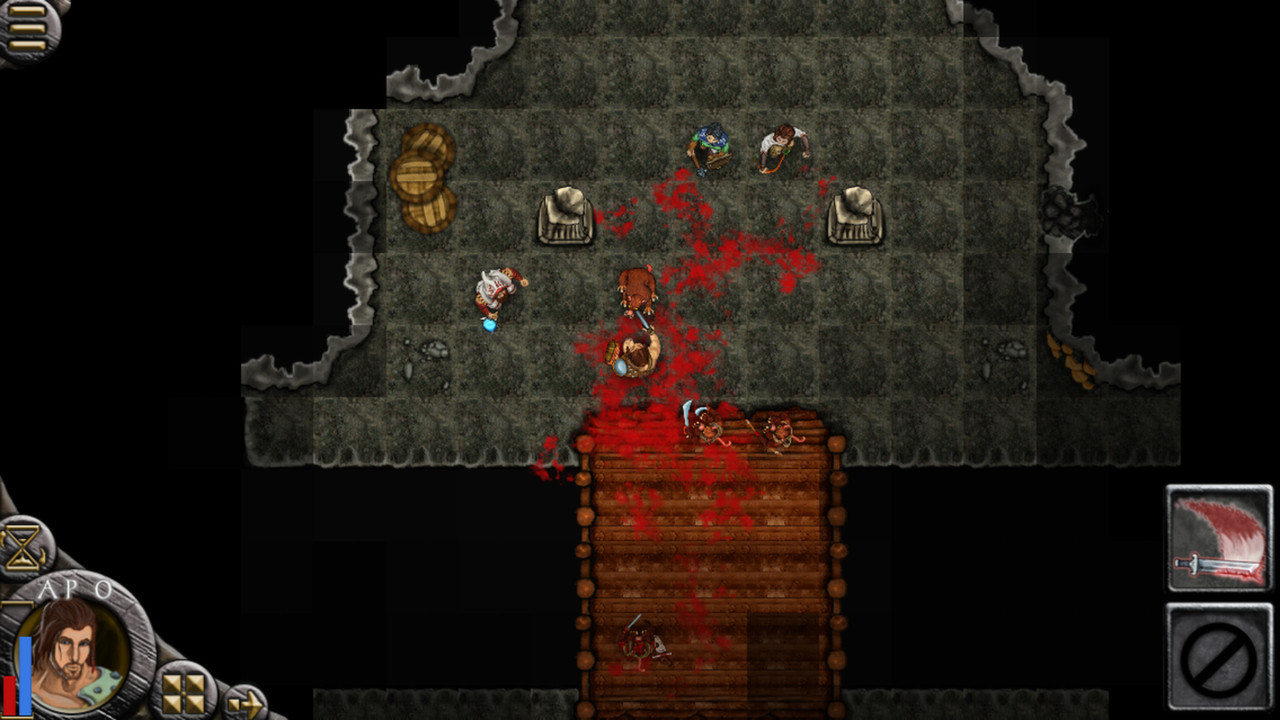Select the crossed-out circle ability slot
The height and width of the screenshot is (720, 1280).
click(x=1220, y=655)
